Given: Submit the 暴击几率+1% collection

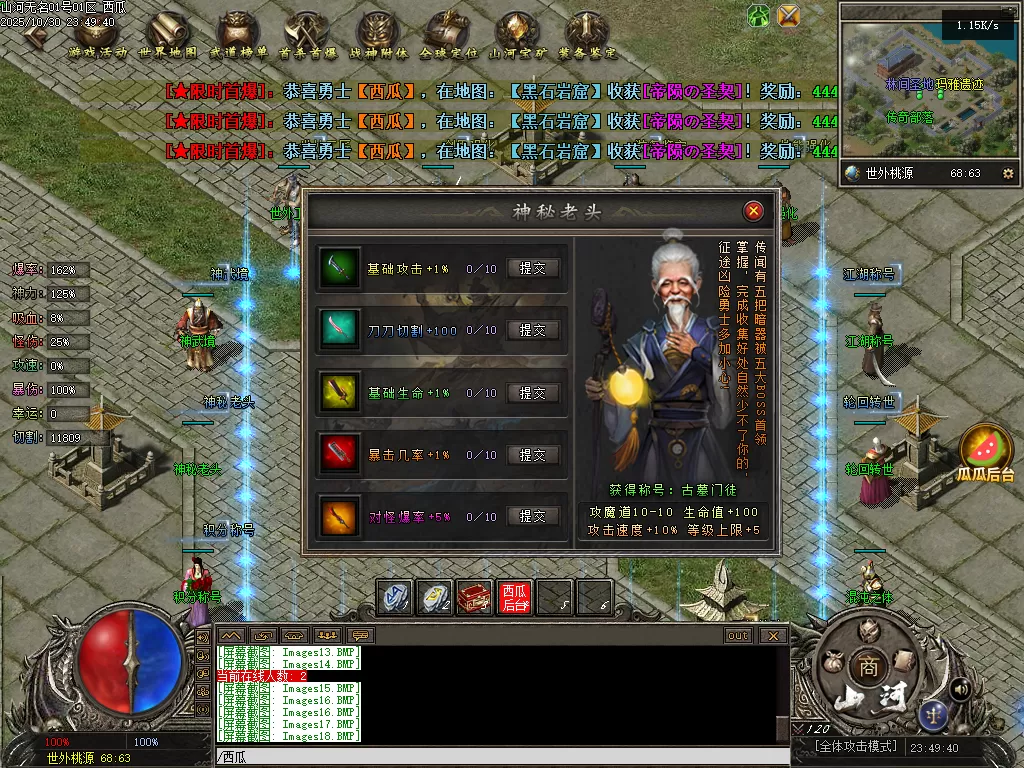Looking at the screenshot, I should 533,455.
